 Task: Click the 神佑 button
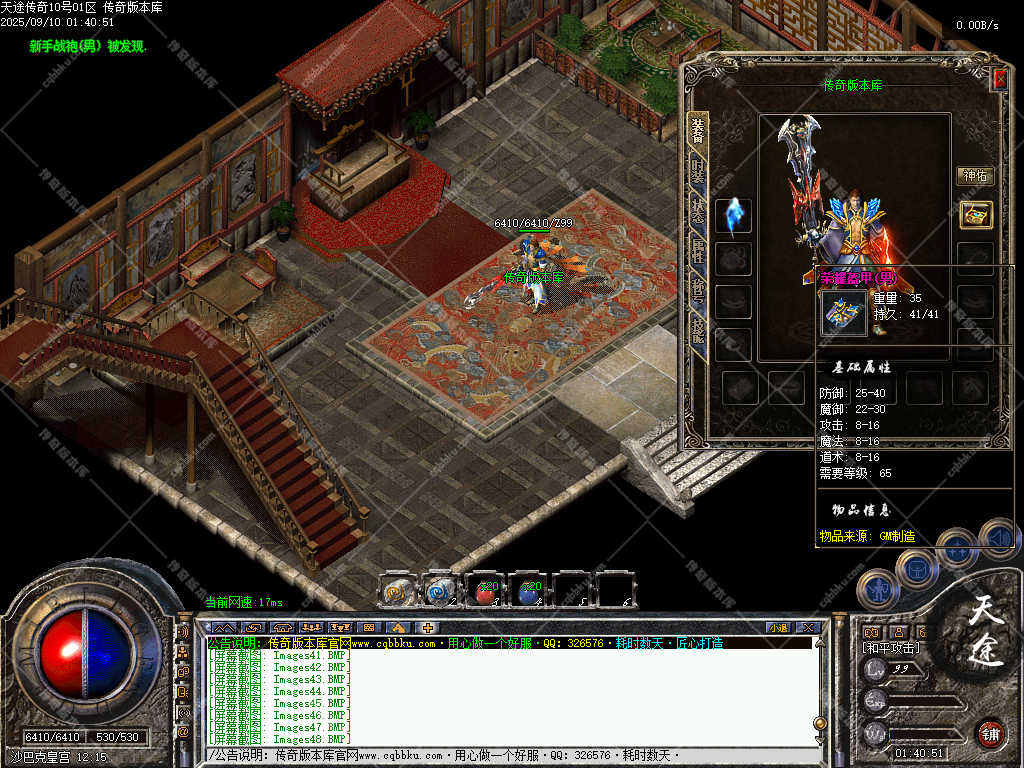pos(975,176)
